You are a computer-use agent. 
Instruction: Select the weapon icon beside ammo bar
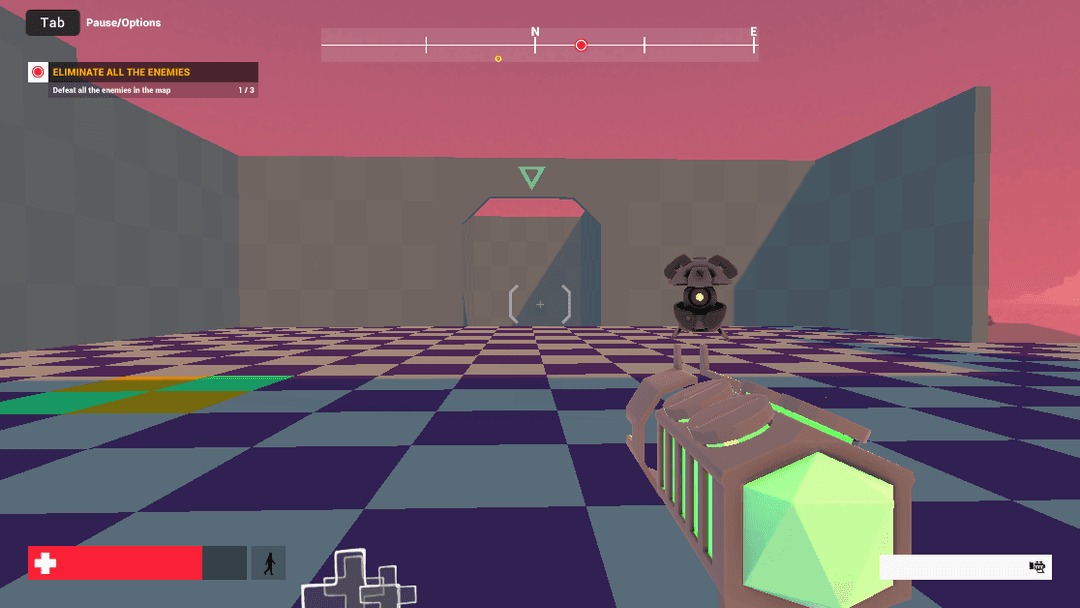coord(1037,567)
